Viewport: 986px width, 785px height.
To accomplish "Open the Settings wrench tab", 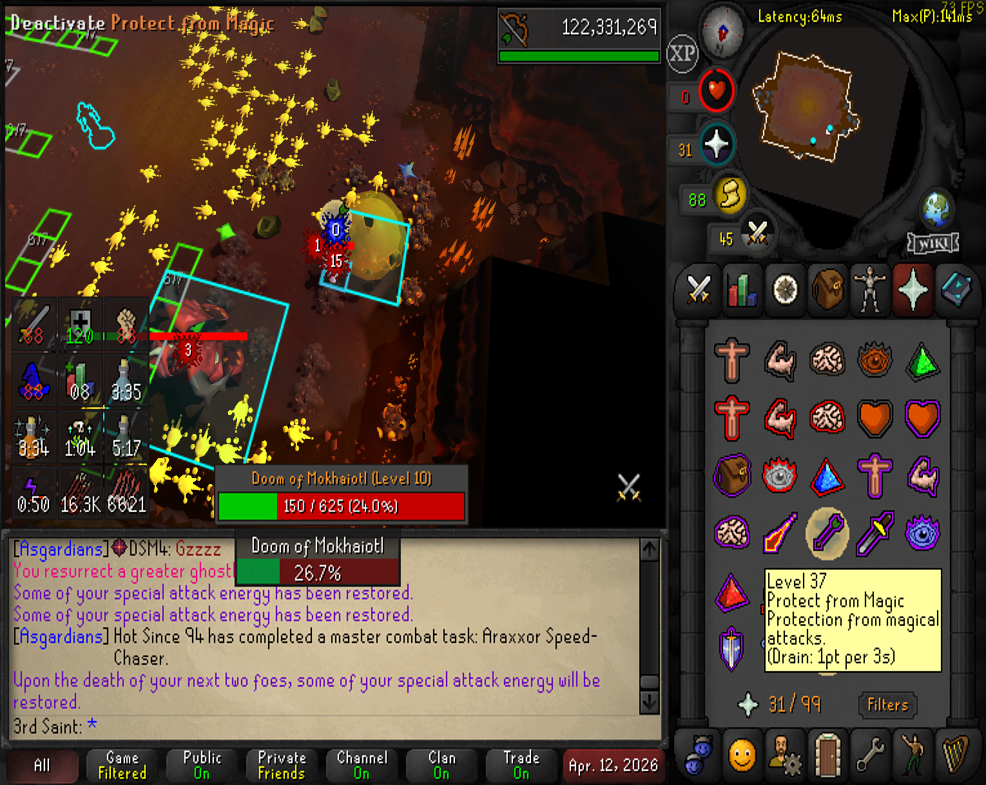I will point(871,752).
